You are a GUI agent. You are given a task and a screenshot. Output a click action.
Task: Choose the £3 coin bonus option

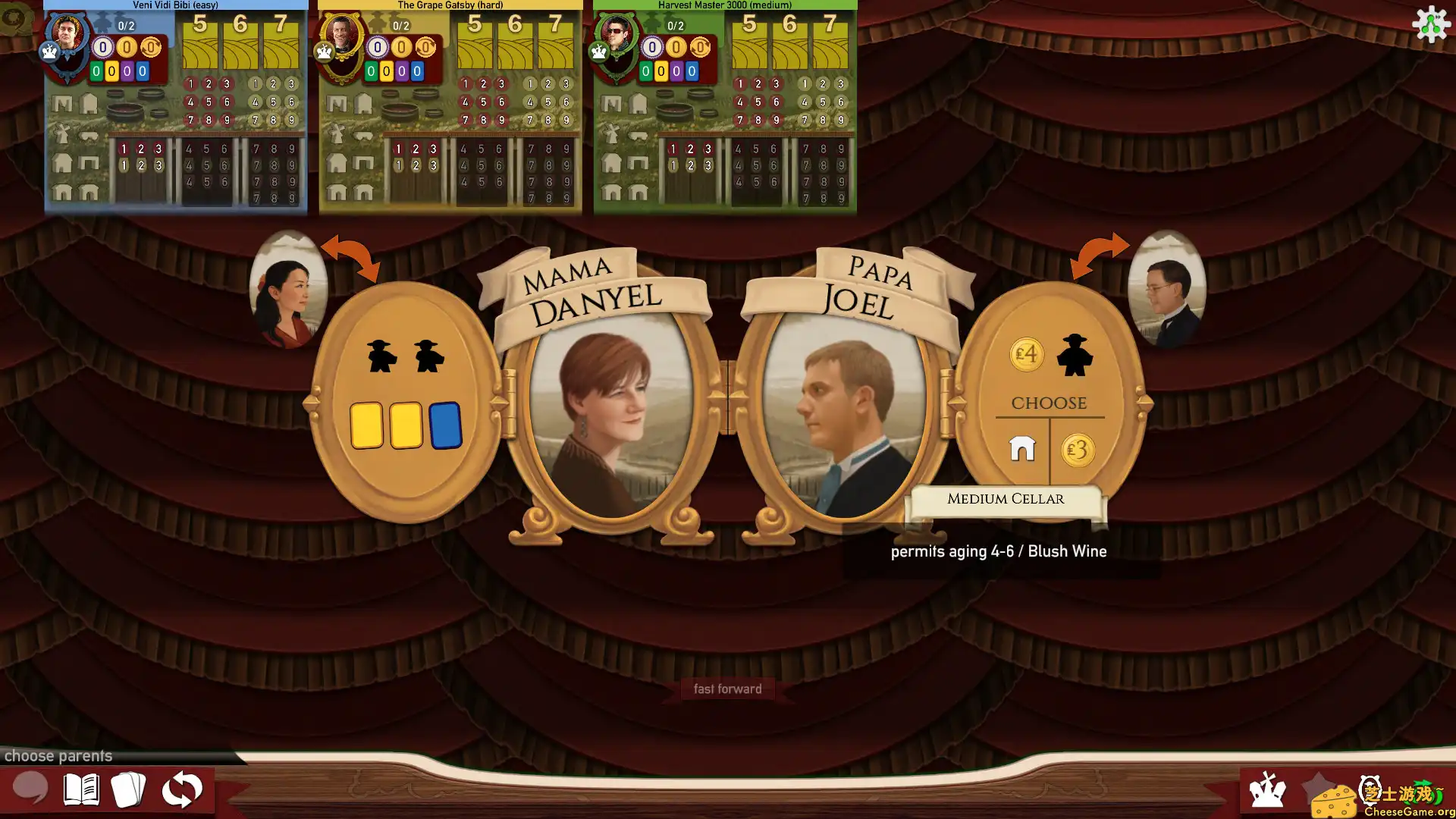[1078, 450]
